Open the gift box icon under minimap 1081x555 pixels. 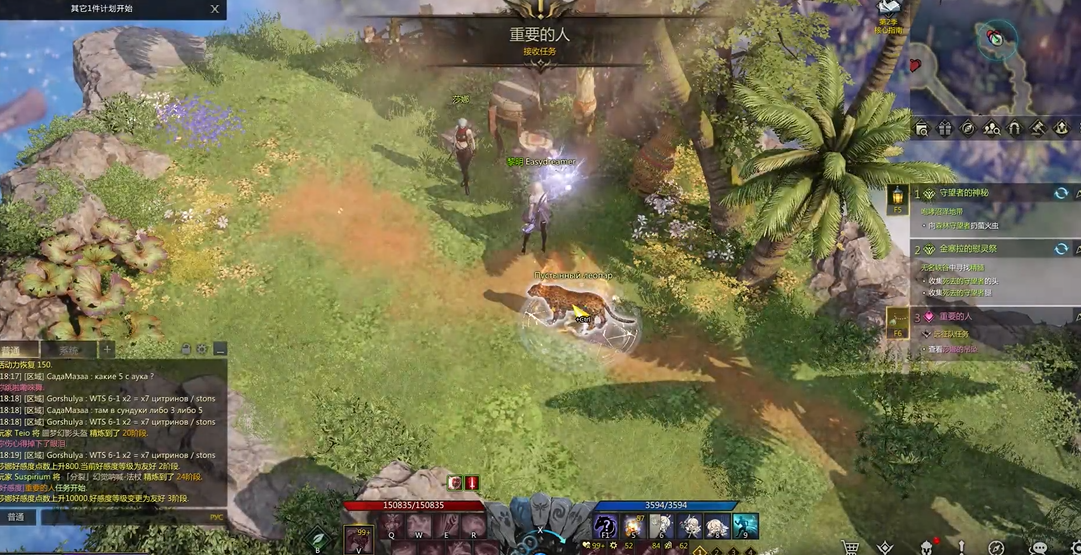tap(943, 128)
